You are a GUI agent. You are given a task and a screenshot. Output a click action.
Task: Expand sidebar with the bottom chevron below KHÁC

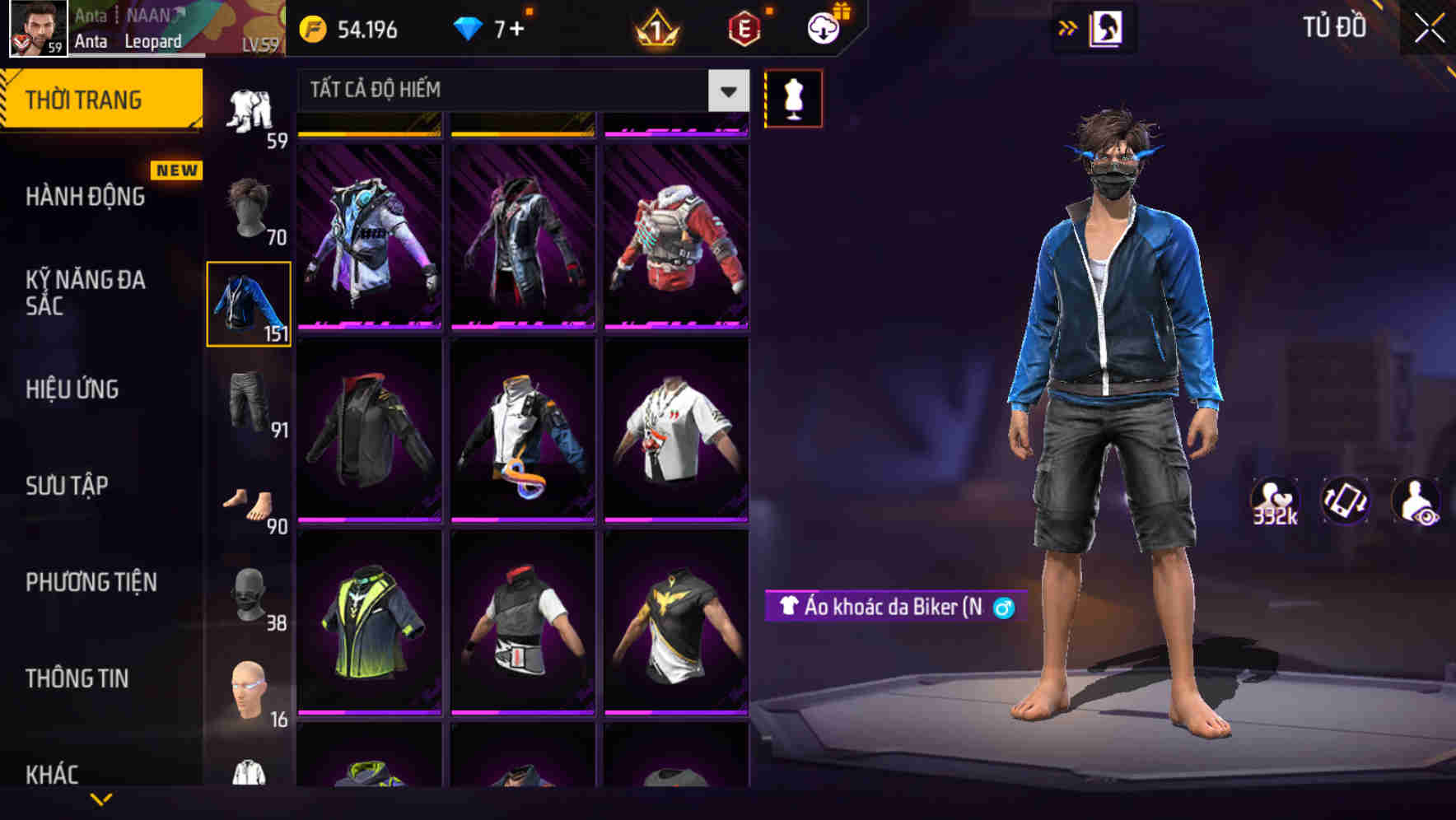pyautogui.click(x=101, y=800)
